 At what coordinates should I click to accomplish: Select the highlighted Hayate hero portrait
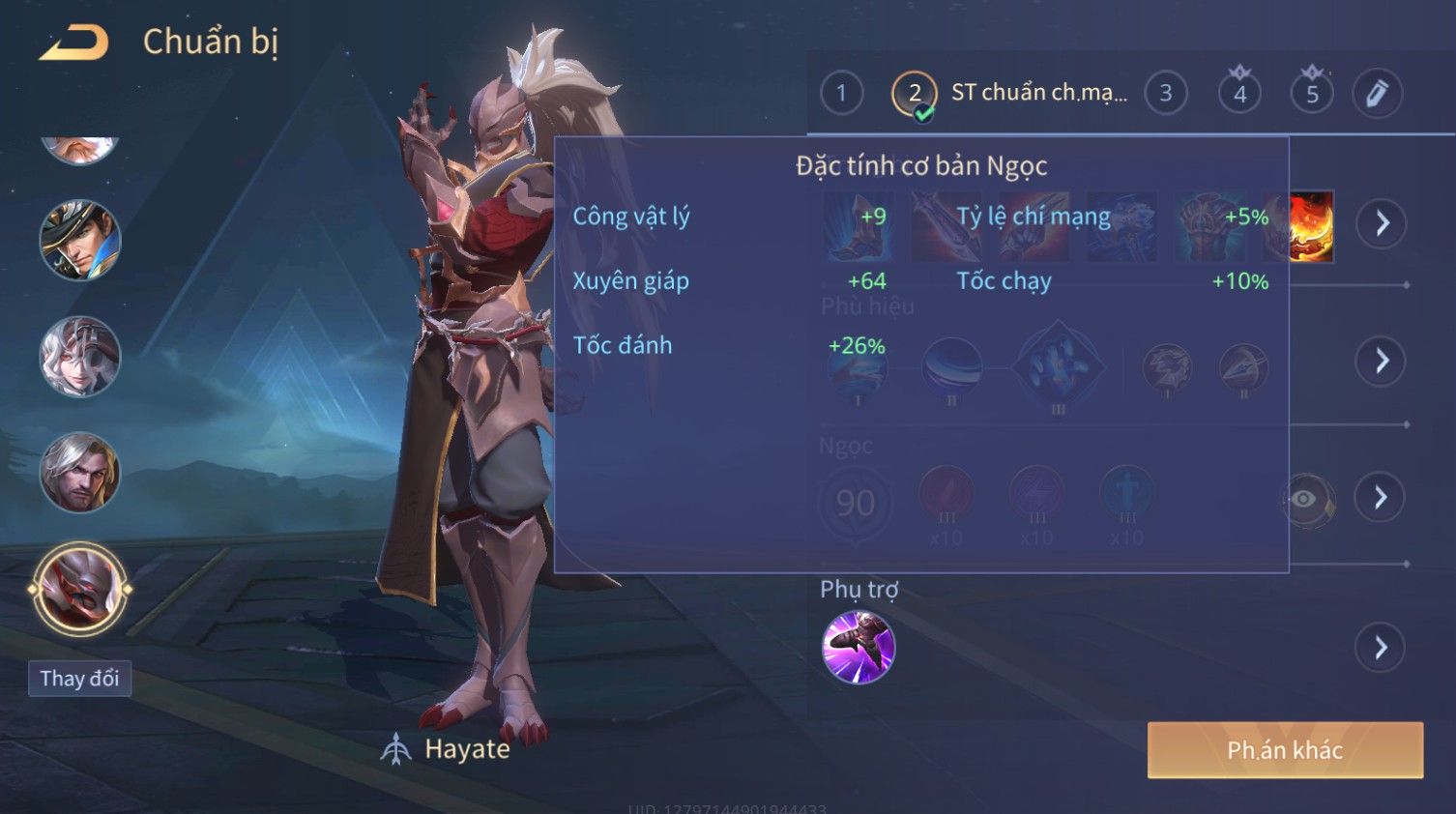(x=79, y=589)
